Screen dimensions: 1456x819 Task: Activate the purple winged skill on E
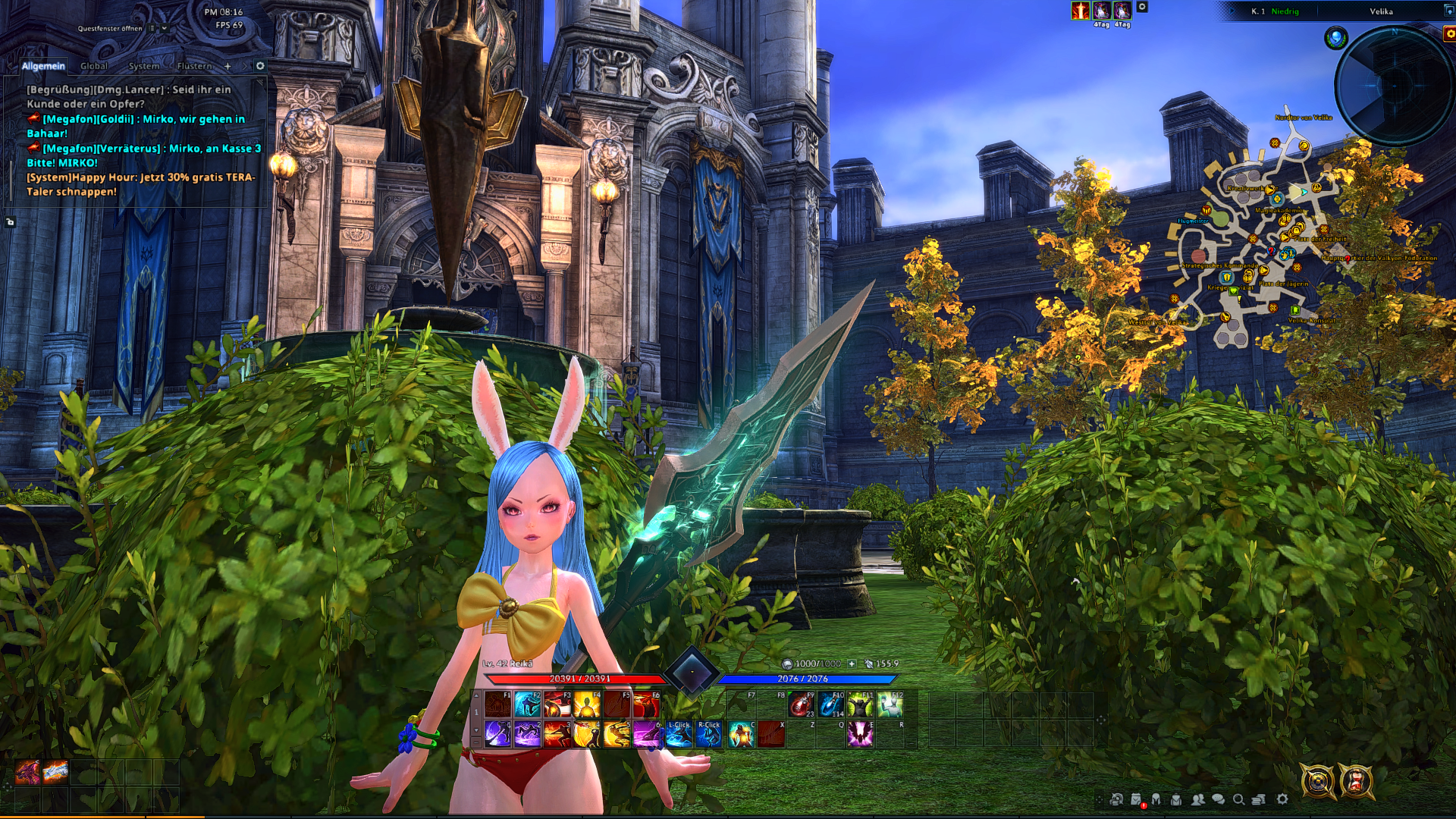[x=860, y=734]
